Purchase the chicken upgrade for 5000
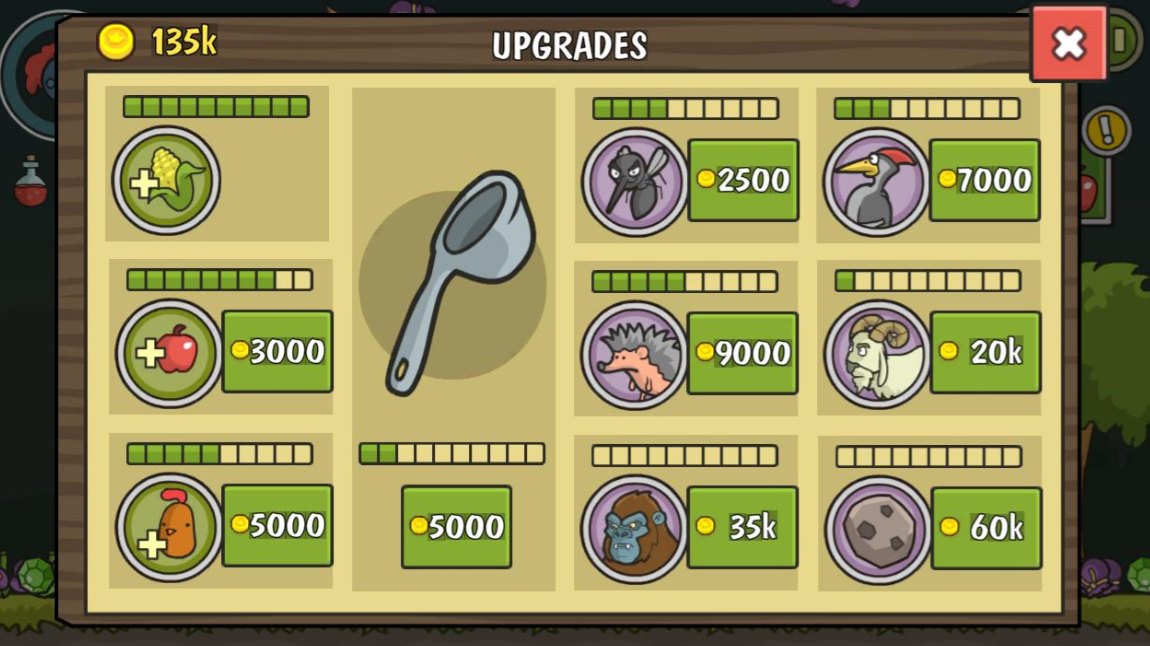Image resolution: width=1150 pixels, height=646 pixels. tap(277, 525)
